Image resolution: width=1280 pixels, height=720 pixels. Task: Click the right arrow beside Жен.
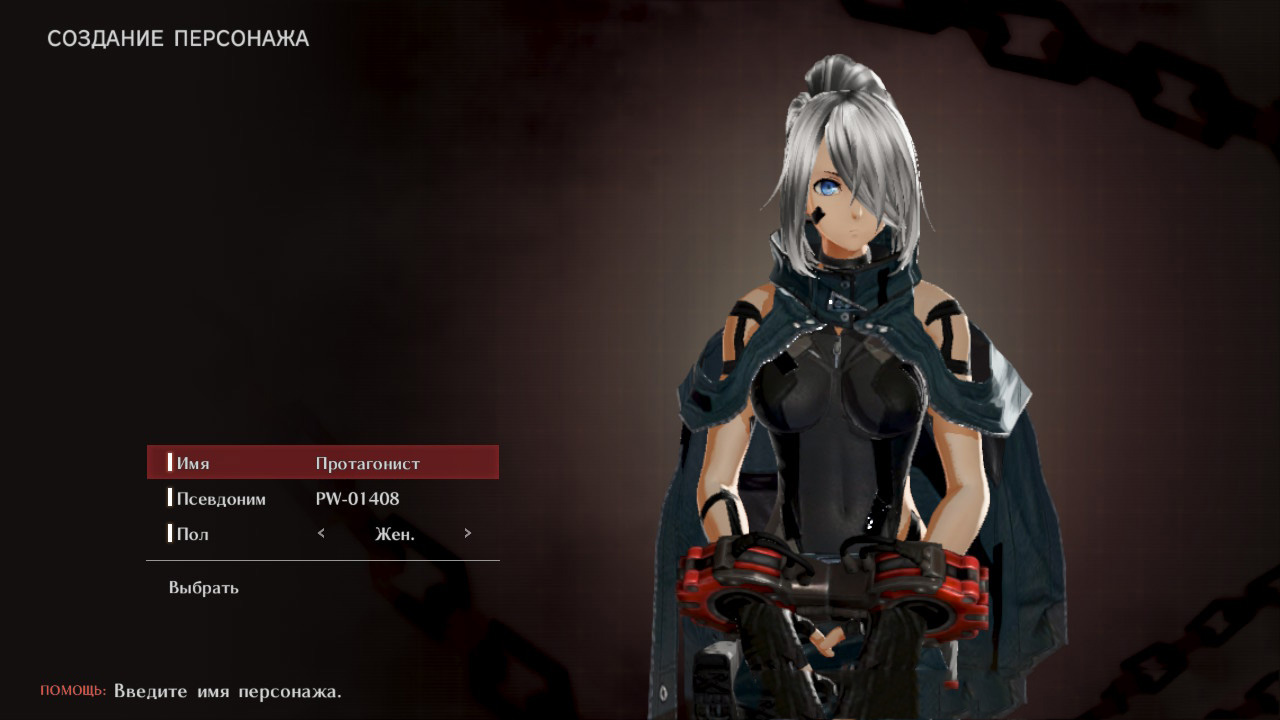tap(467, 533)
